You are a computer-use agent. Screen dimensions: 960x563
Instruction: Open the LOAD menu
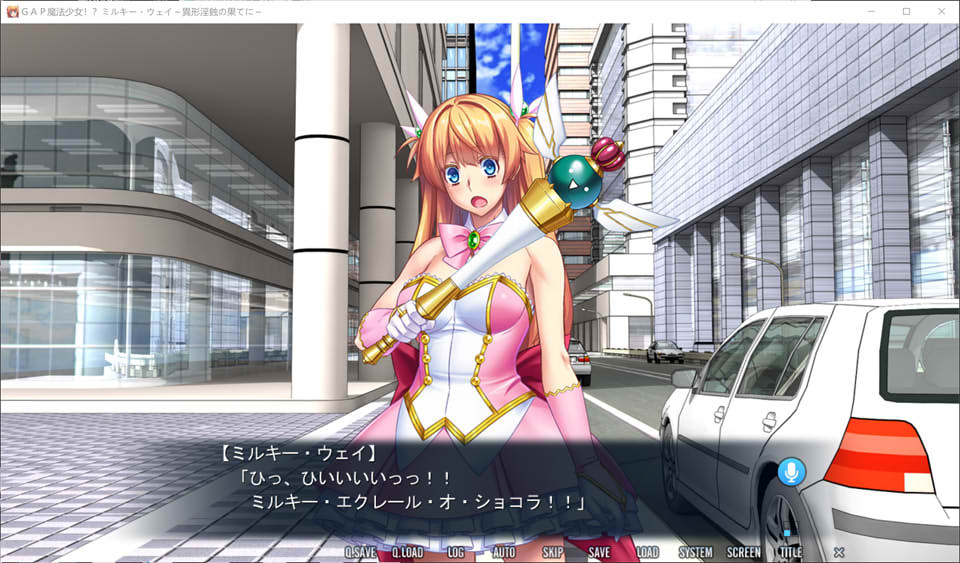coord(647,552)
